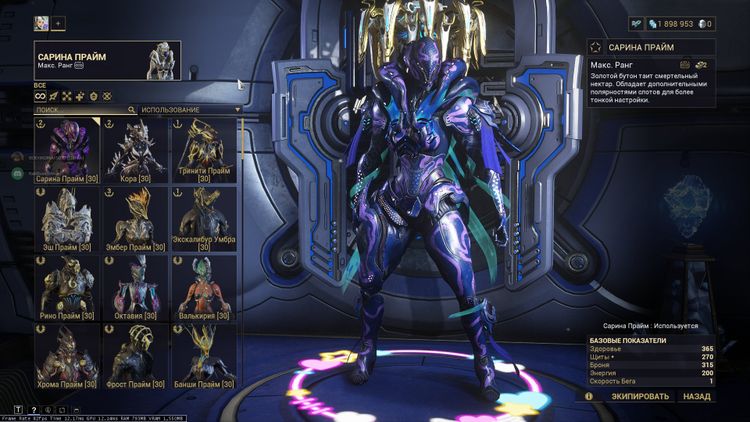
Task: Toggle the star favorite icon for Сарина Прайм
Action: coord(596,47)
